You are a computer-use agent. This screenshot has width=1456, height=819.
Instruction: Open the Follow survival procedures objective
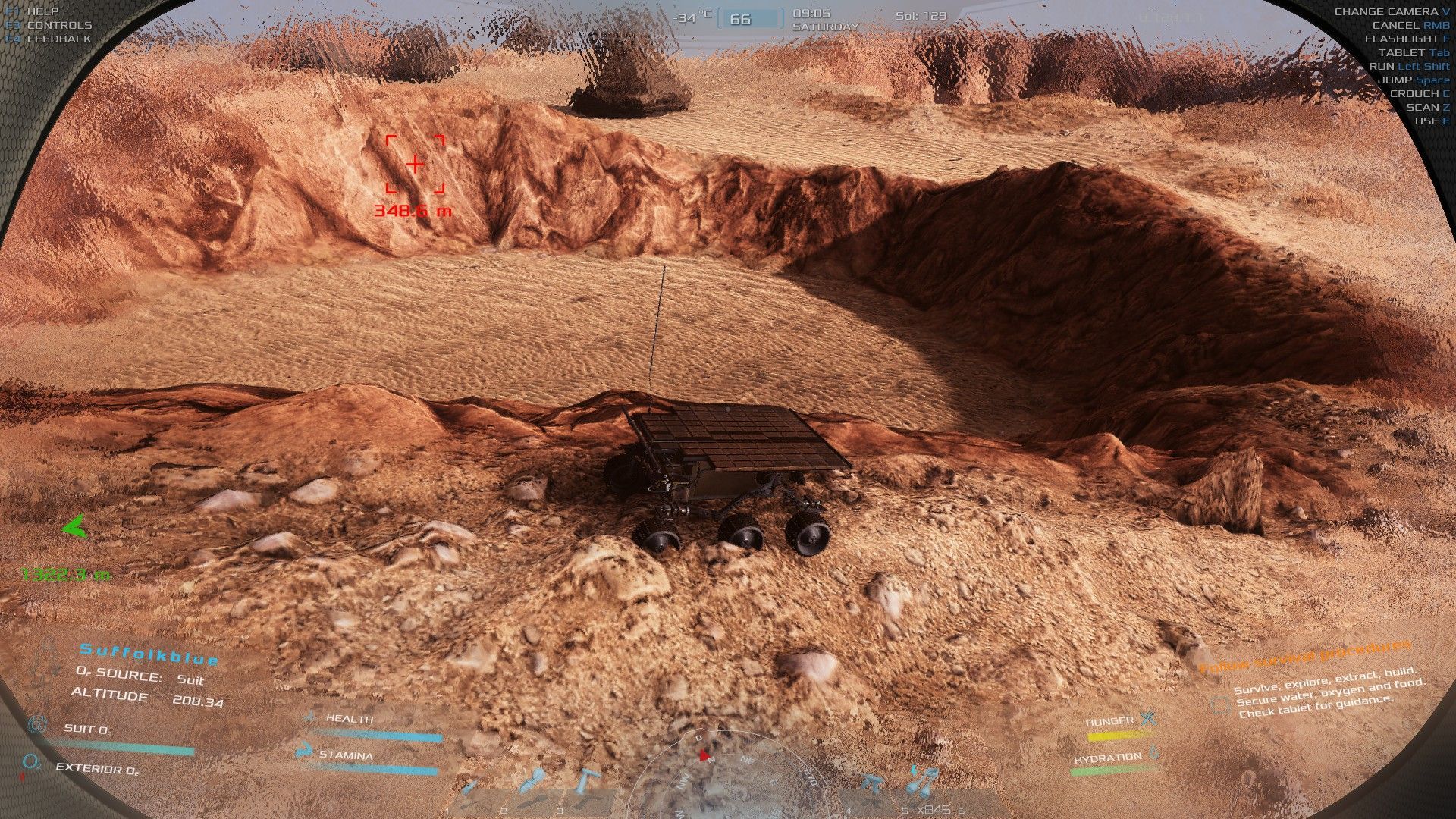click(x=1304, y=656)
